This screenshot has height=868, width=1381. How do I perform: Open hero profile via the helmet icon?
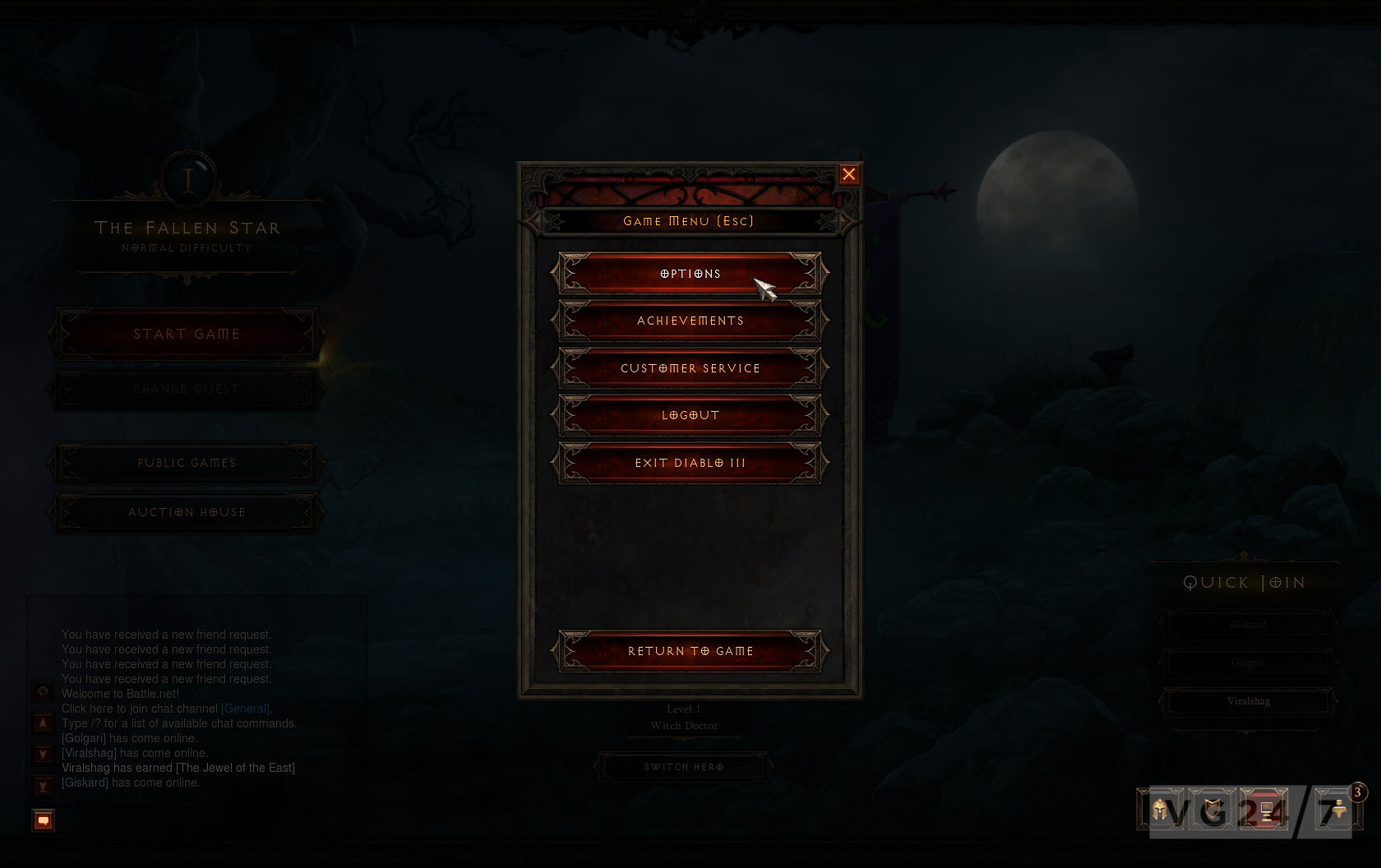coord(1158,810)
